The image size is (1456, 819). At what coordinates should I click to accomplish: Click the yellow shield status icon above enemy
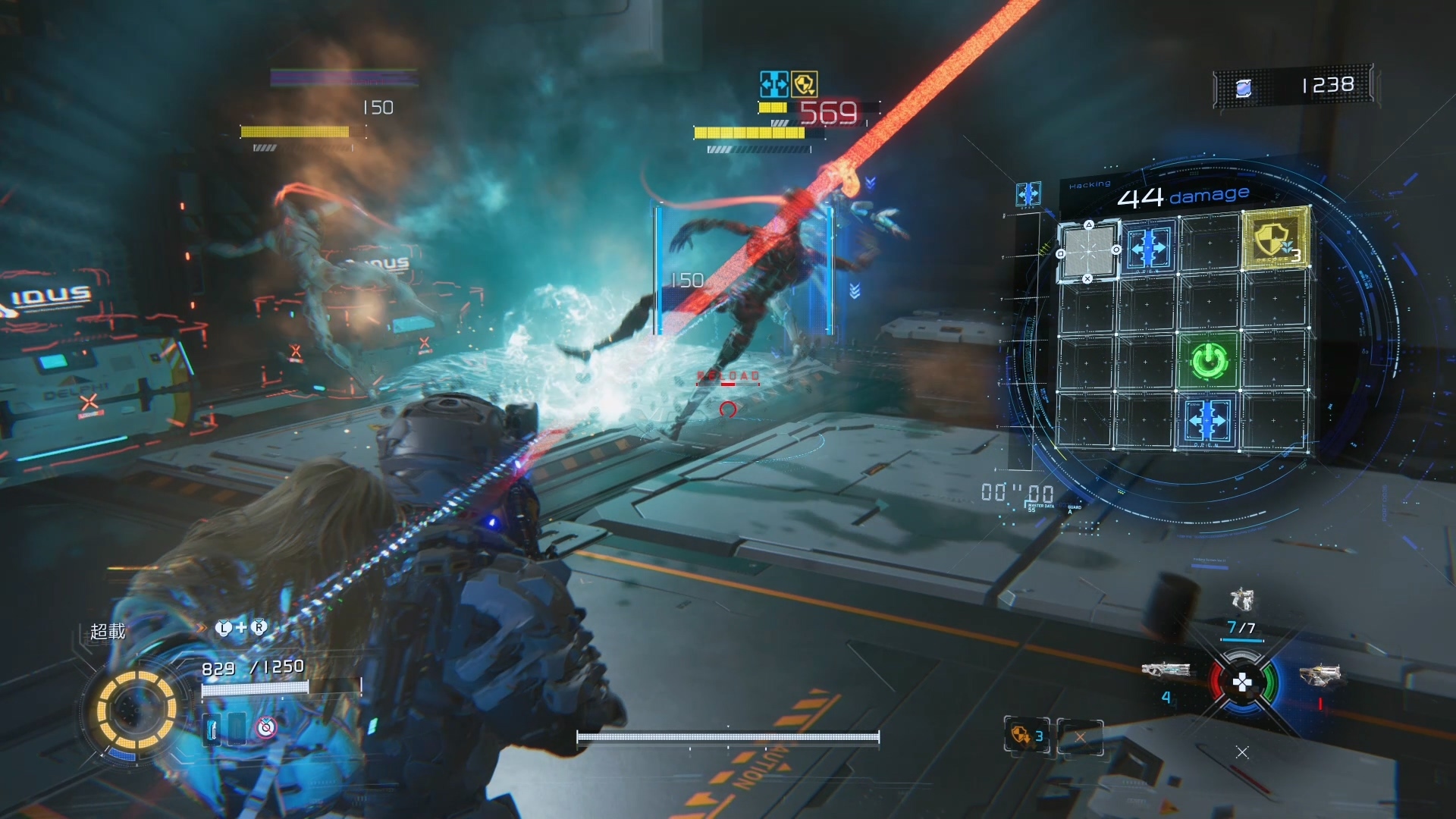pyautogui.click(x=804, y=84)
